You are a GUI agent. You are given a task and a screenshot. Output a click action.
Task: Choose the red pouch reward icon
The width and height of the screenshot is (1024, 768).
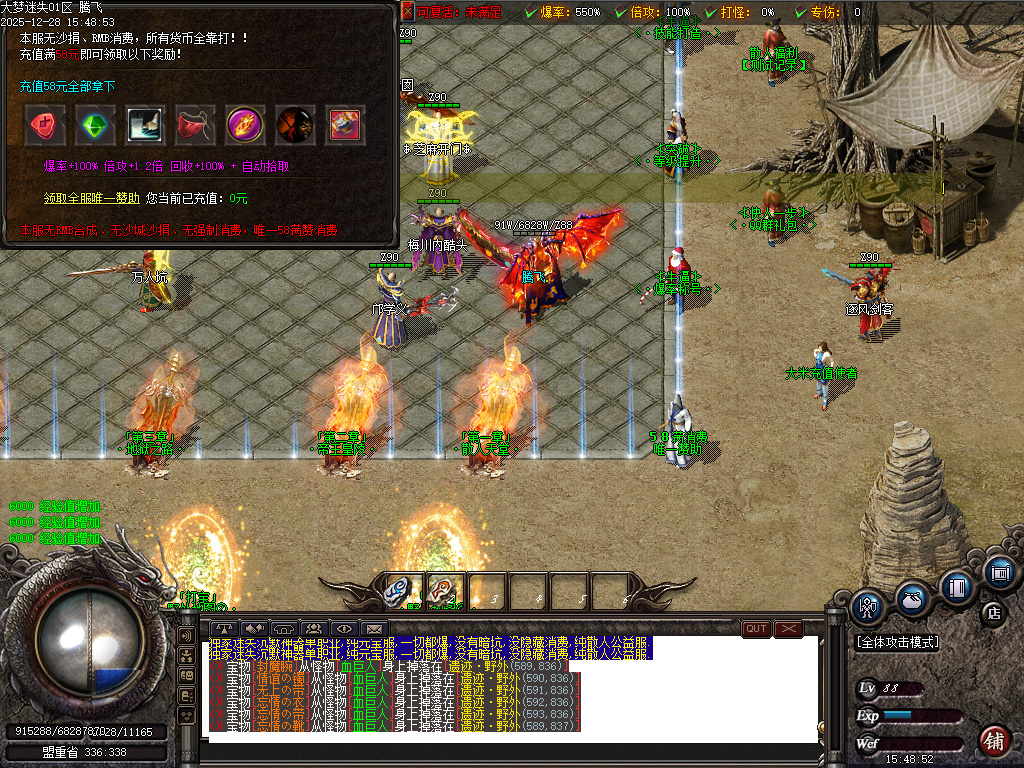[195, 125]
